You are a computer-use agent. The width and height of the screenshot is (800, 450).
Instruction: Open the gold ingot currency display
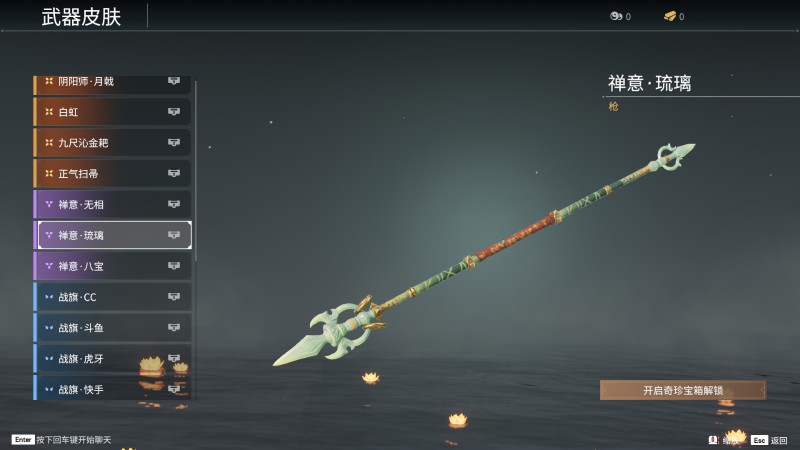674,16
